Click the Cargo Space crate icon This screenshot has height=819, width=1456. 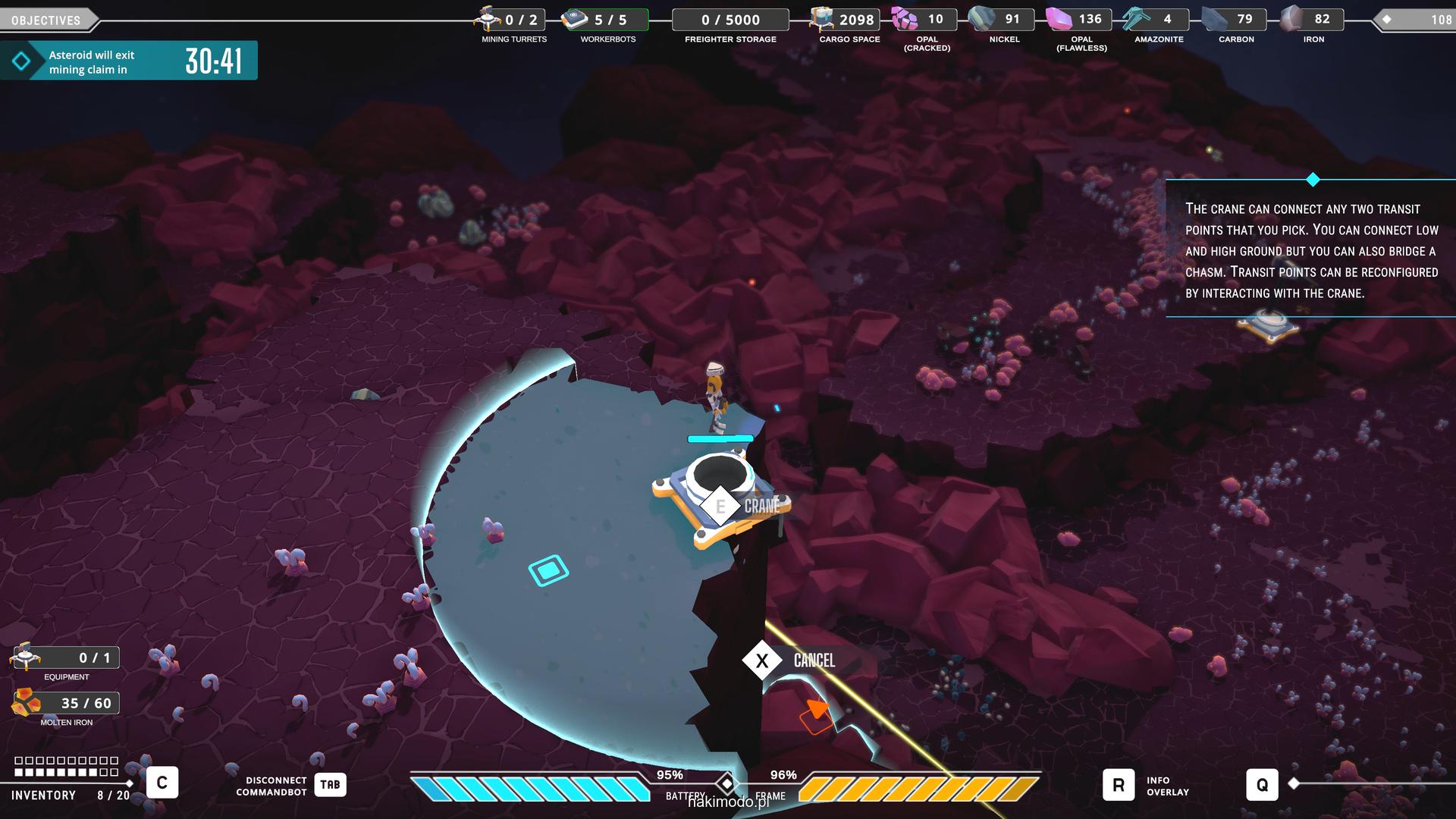822,19
